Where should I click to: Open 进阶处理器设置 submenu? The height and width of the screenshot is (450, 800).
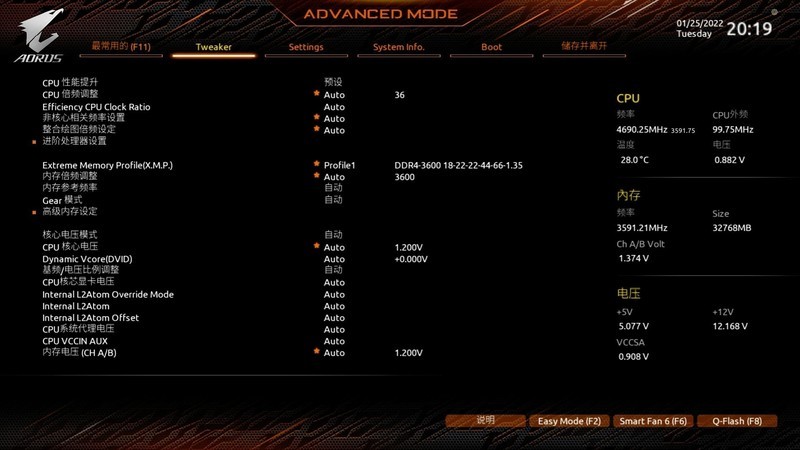[x=74, y=141]
